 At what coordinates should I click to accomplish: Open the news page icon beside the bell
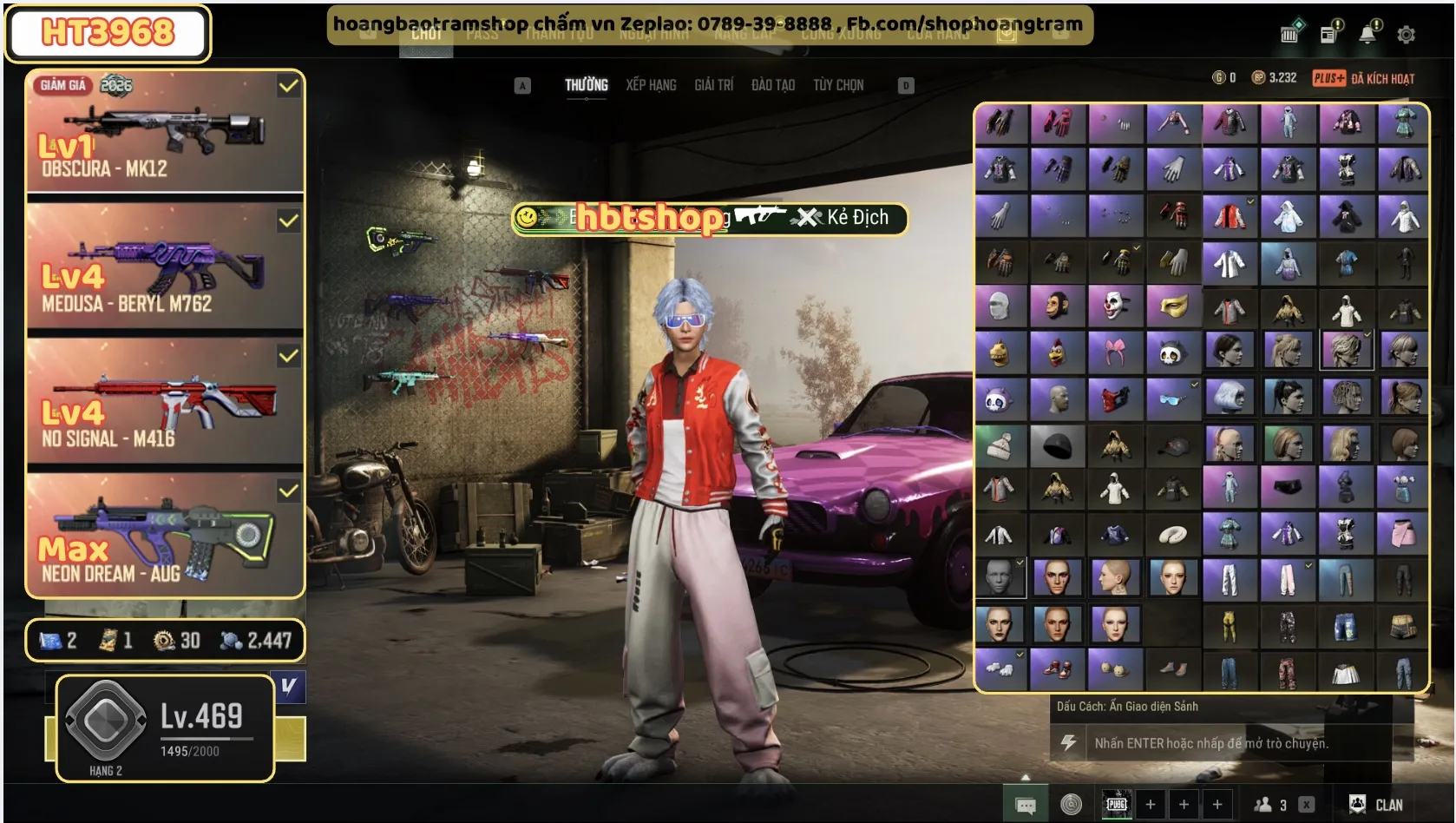(1328, 35)
